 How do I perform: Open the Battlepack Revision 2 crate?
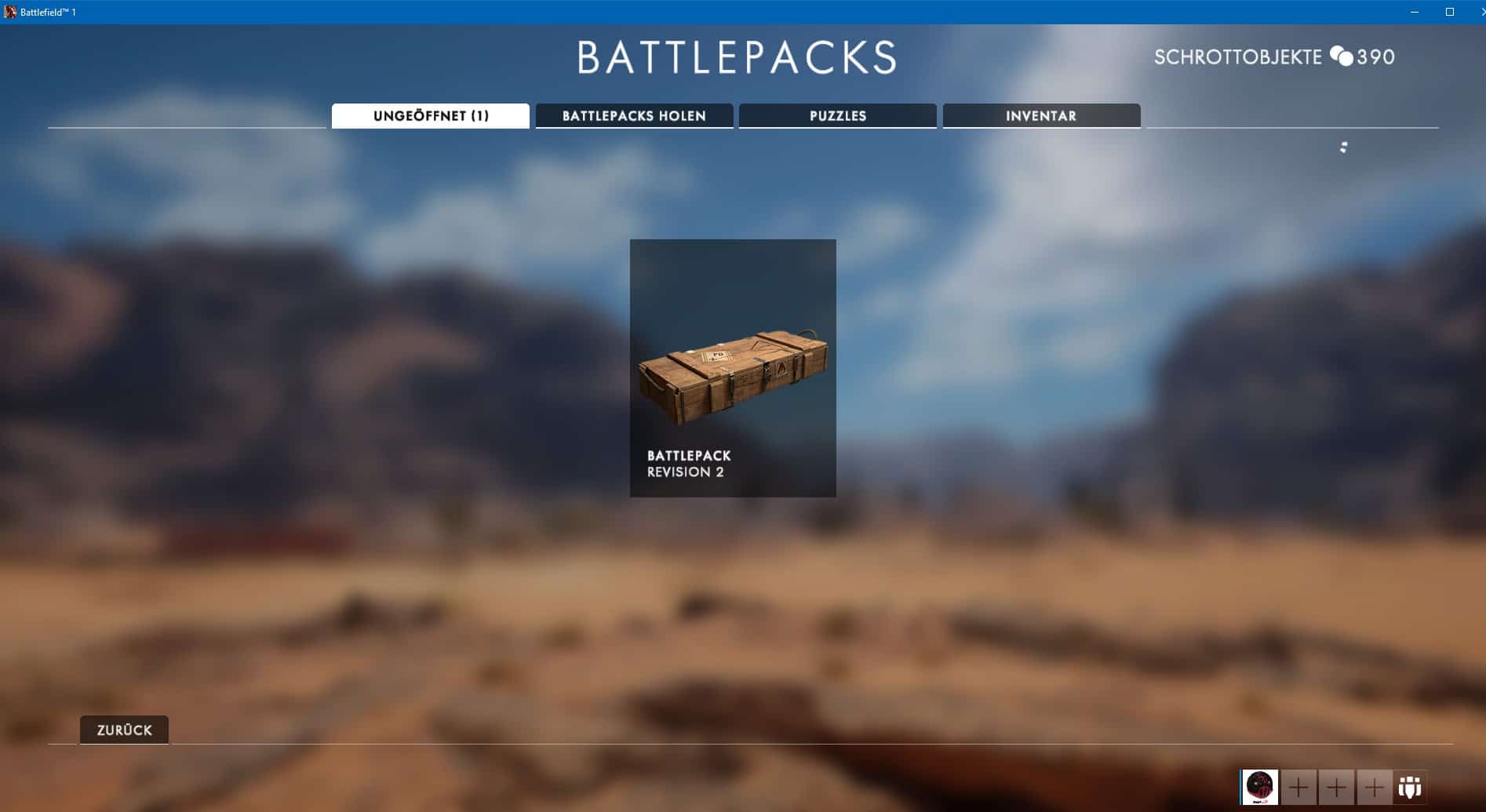pyautogui.click(x=733, y=368)
